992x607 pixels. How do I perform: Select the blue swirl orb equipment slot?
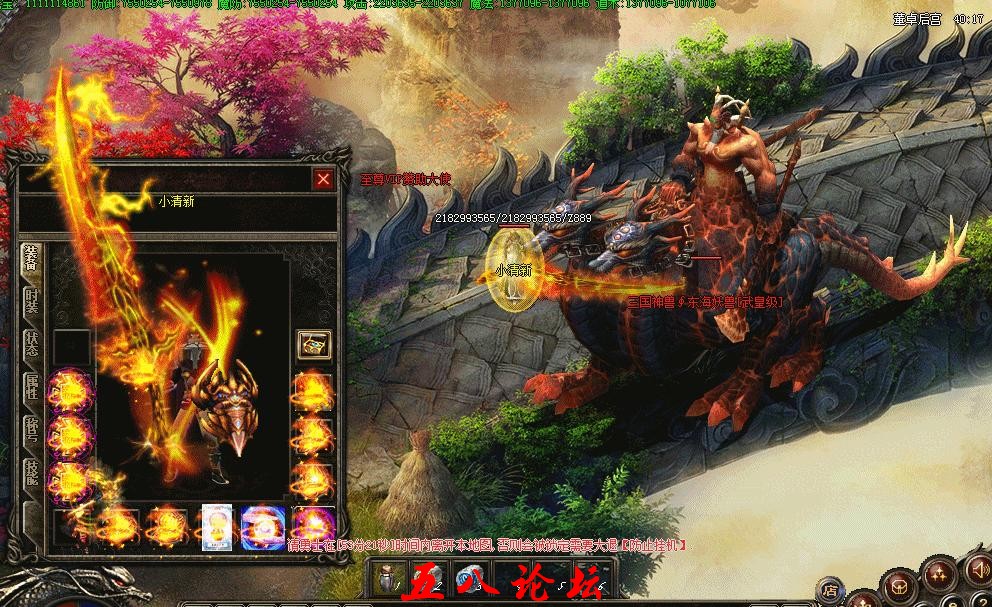click(264, 526)
